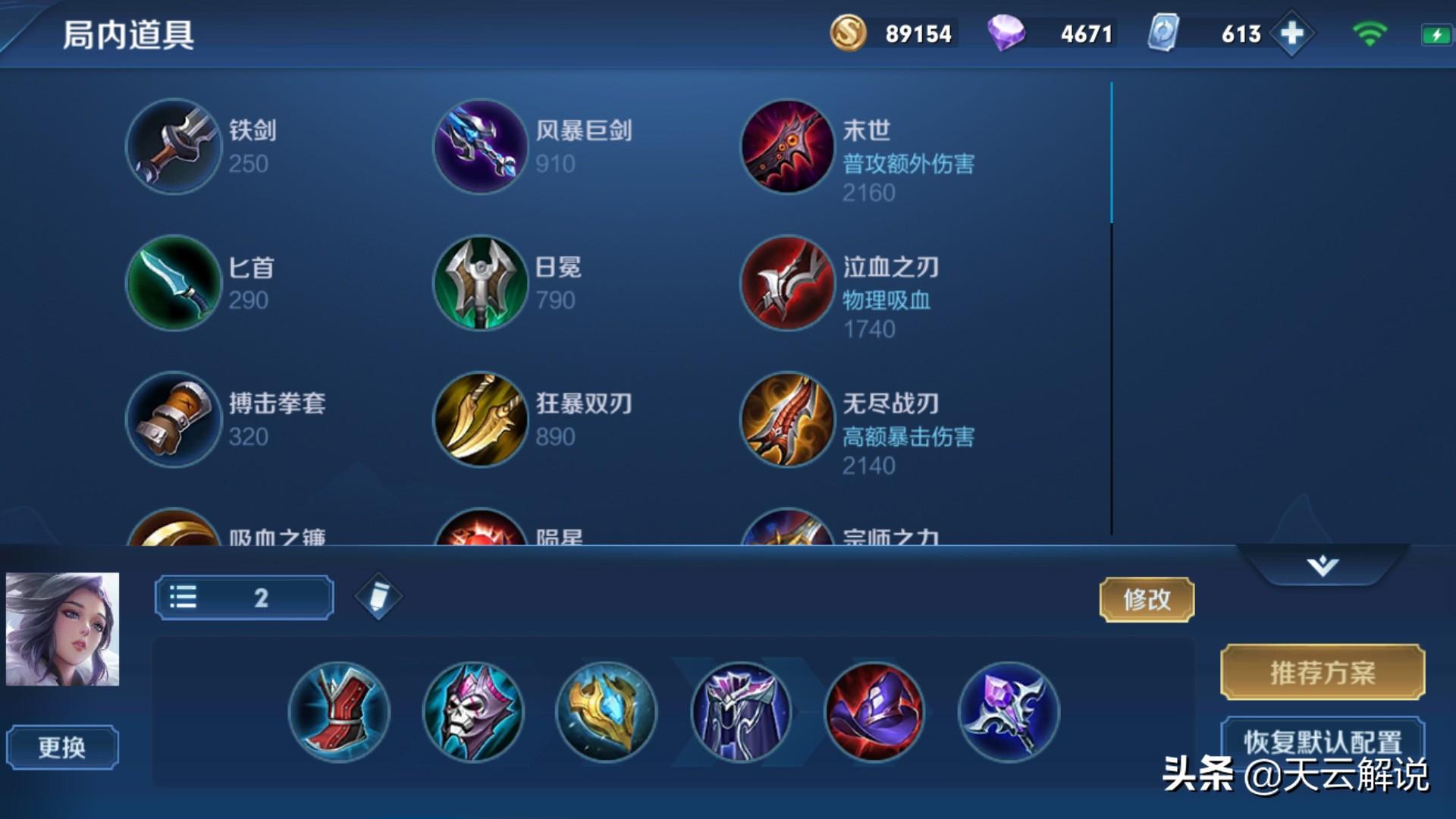Open the 泣血之刃 lifesteal blade item
Screen dimensions: 1456x819
[x=786, y=283]
